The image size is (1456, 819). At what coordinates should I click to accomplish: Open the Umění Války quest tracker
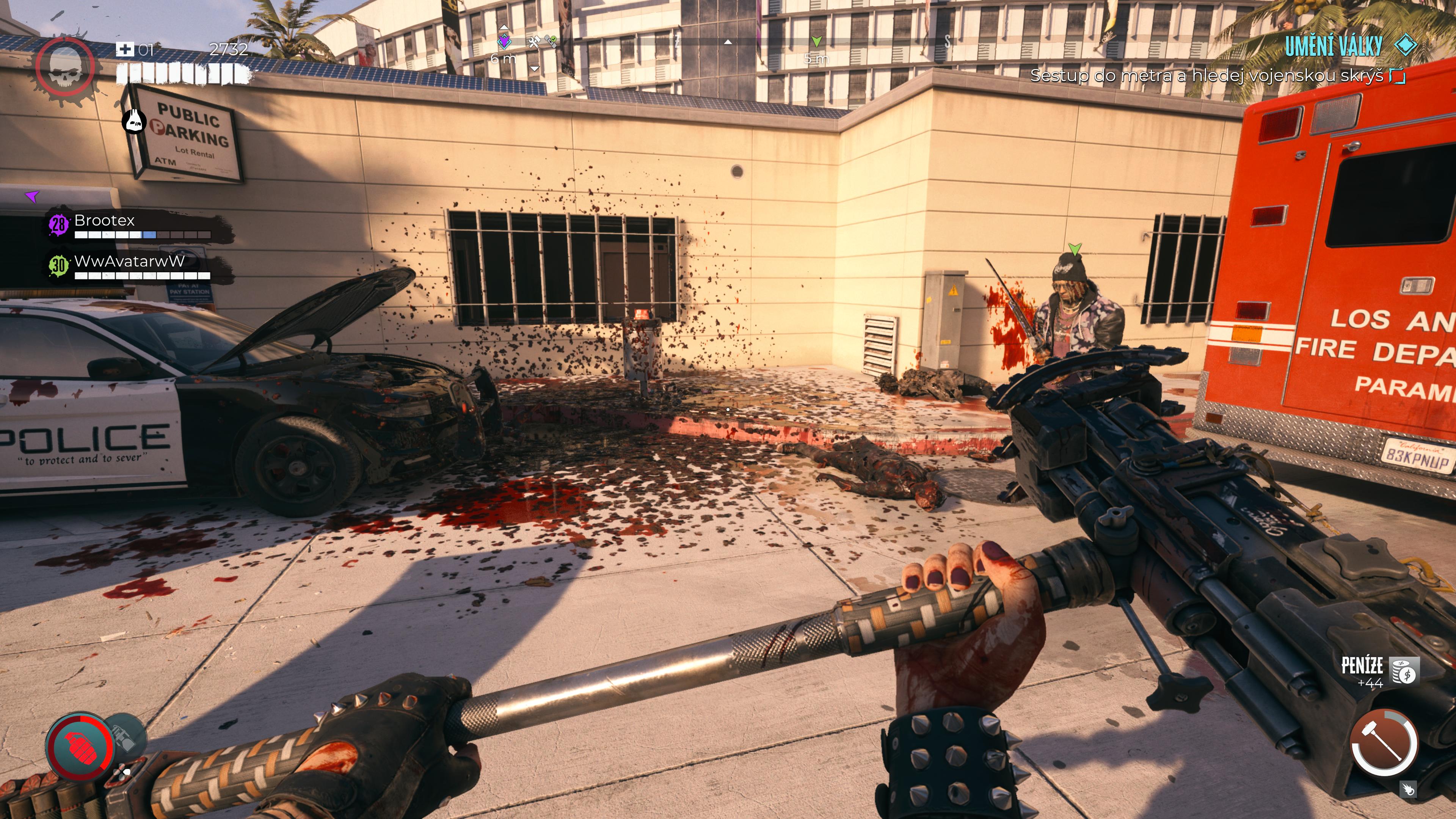pyautogui.click(x=1334, y=46)
